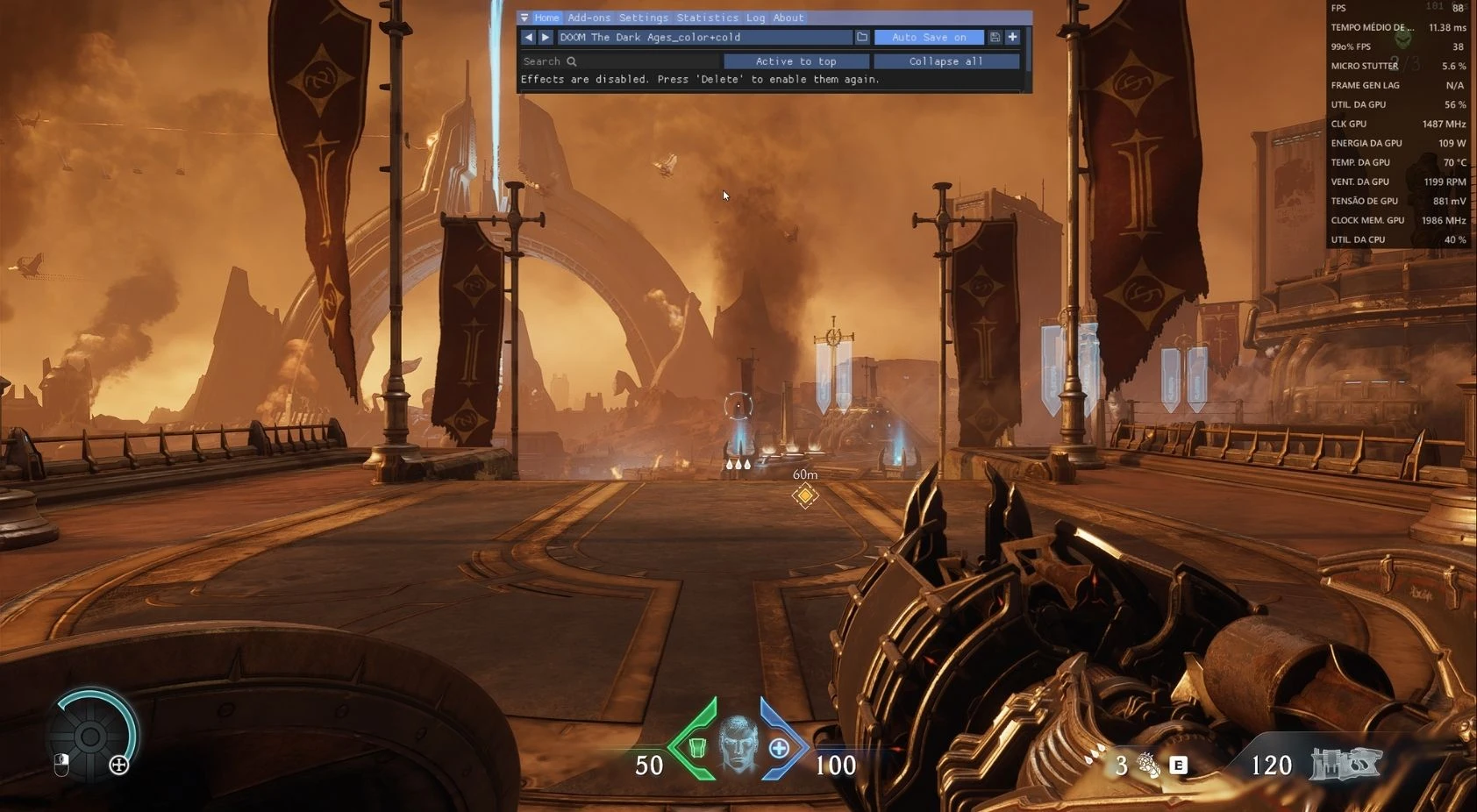Select the equipped weapon icon
Viewport: 1477px width, 812px height.
pyautogui.click(x=1345, y=764)
